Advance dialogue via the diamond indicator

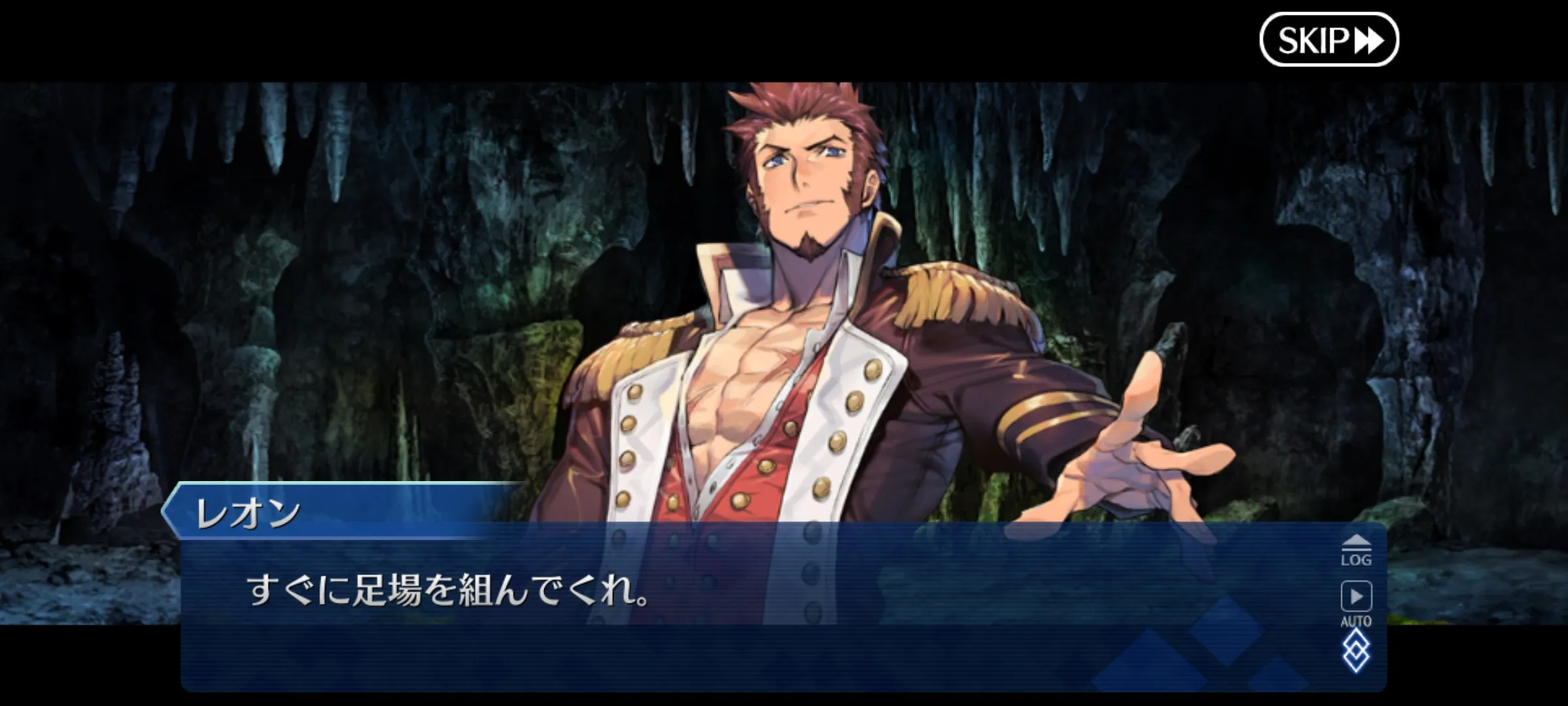click(x=1356, y=652)
